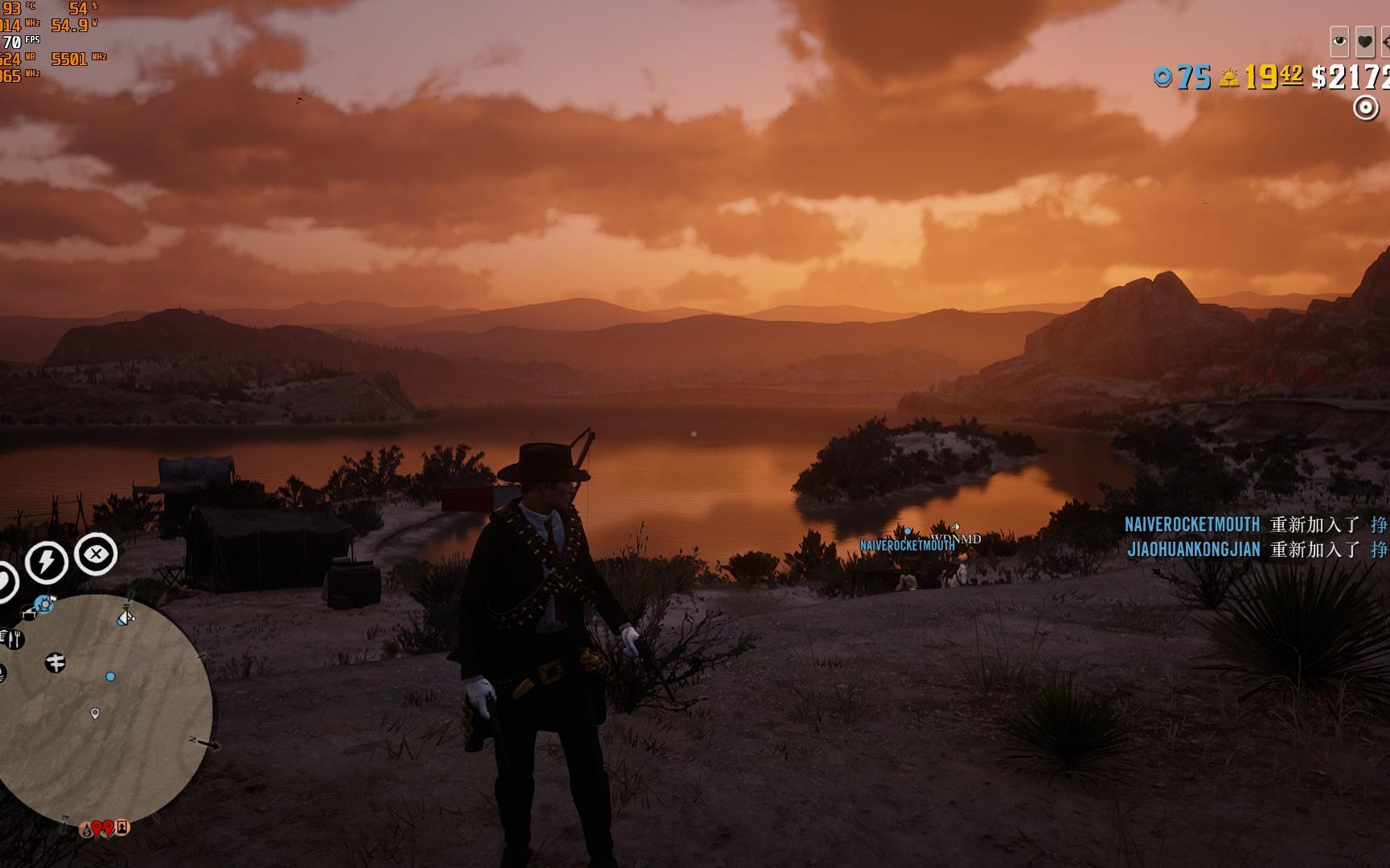The height and width of the screenshot is (868, 1390).
Task: Click the blue role token icon
Action: pyautogui.click(x=1162, y=77)
